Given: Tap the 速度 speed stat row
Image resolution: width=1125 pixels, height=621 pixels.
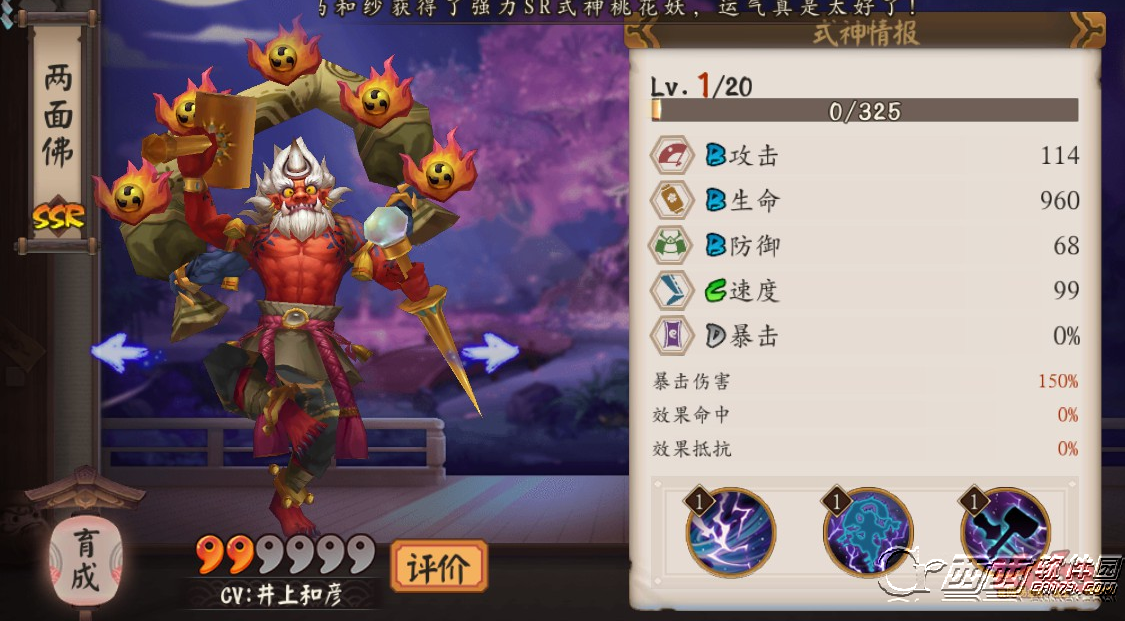Looking at the screenshot, I should point(865,291).
